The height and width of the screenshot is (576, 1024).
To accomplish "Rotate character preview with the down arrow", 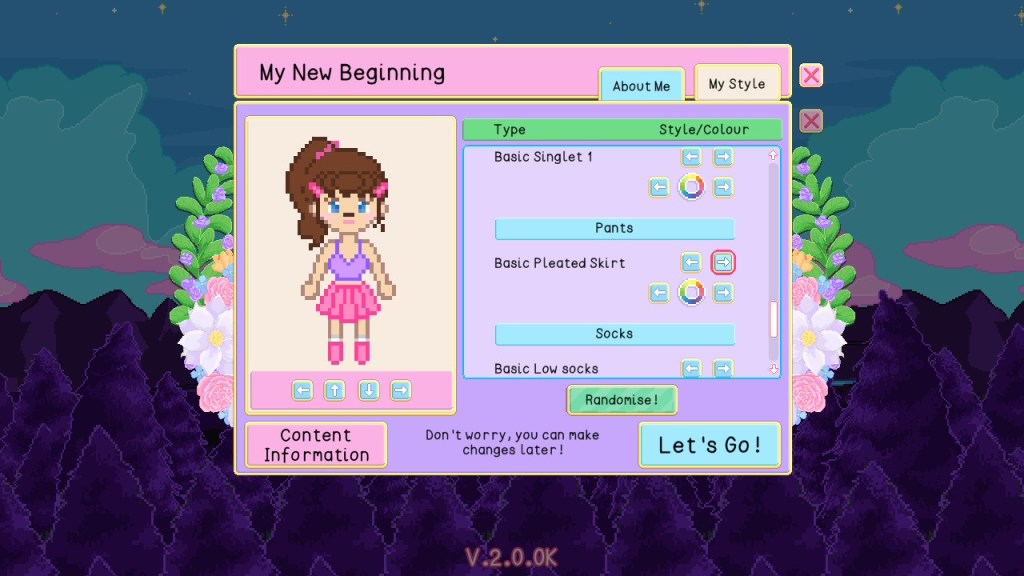I will pos(368,390).
